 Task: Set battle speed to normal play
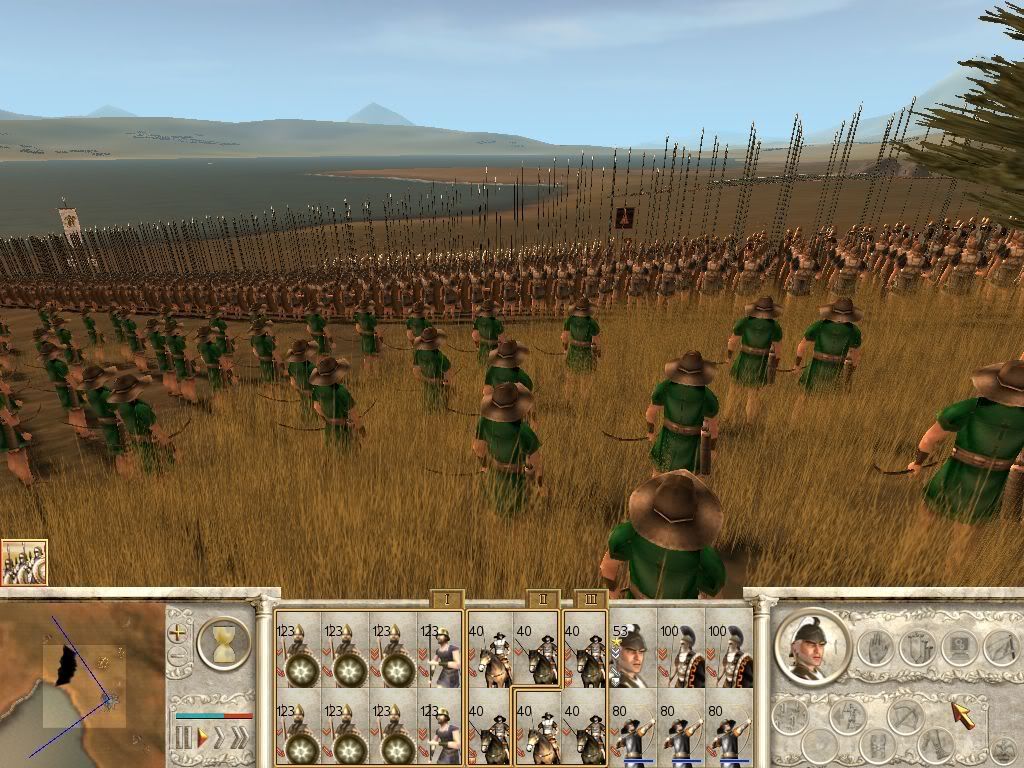pyautogui.click(x=202, y=739)
